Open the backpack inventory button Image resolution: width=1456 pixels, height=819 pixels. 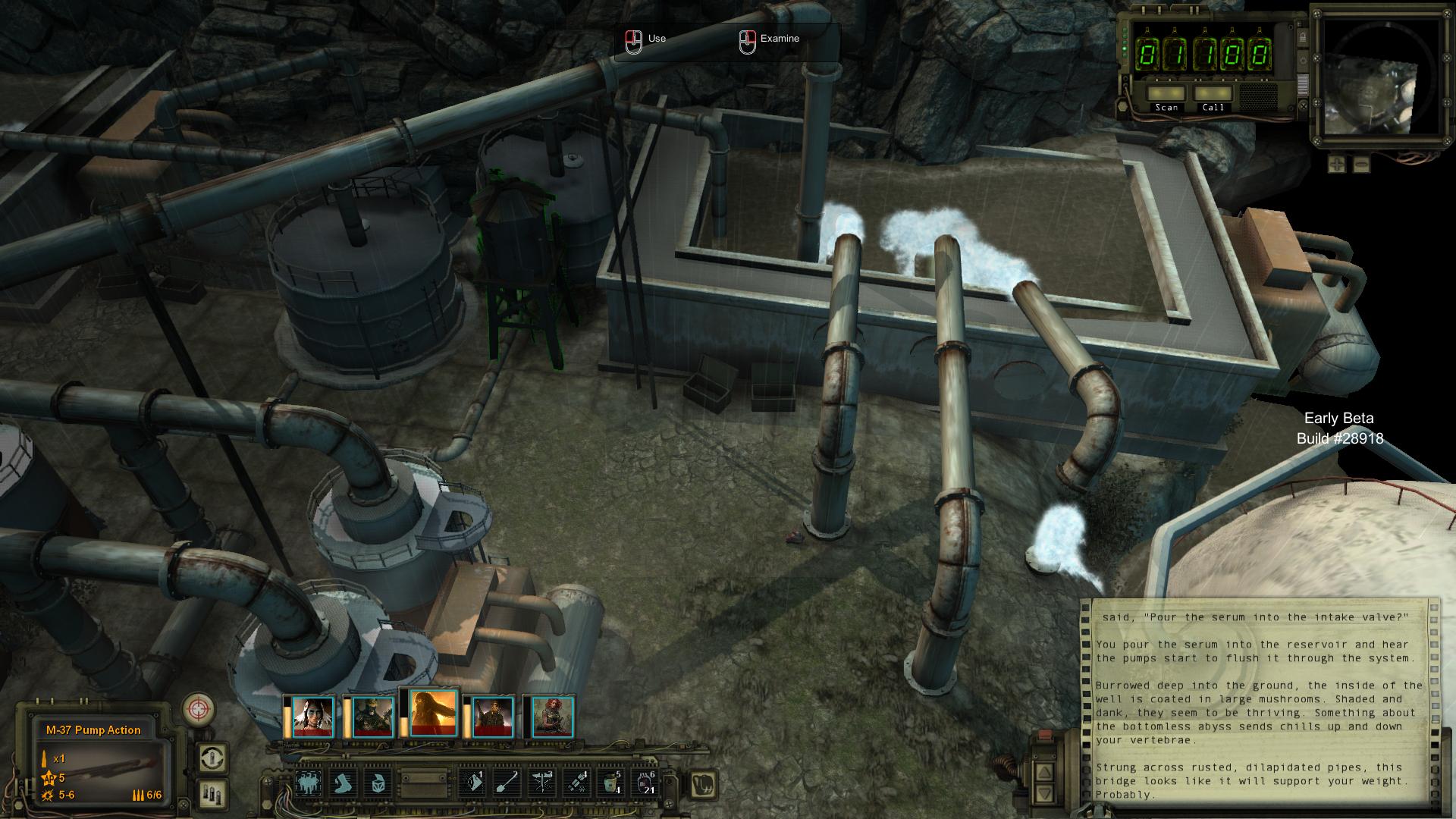click(x=704, y=784)
